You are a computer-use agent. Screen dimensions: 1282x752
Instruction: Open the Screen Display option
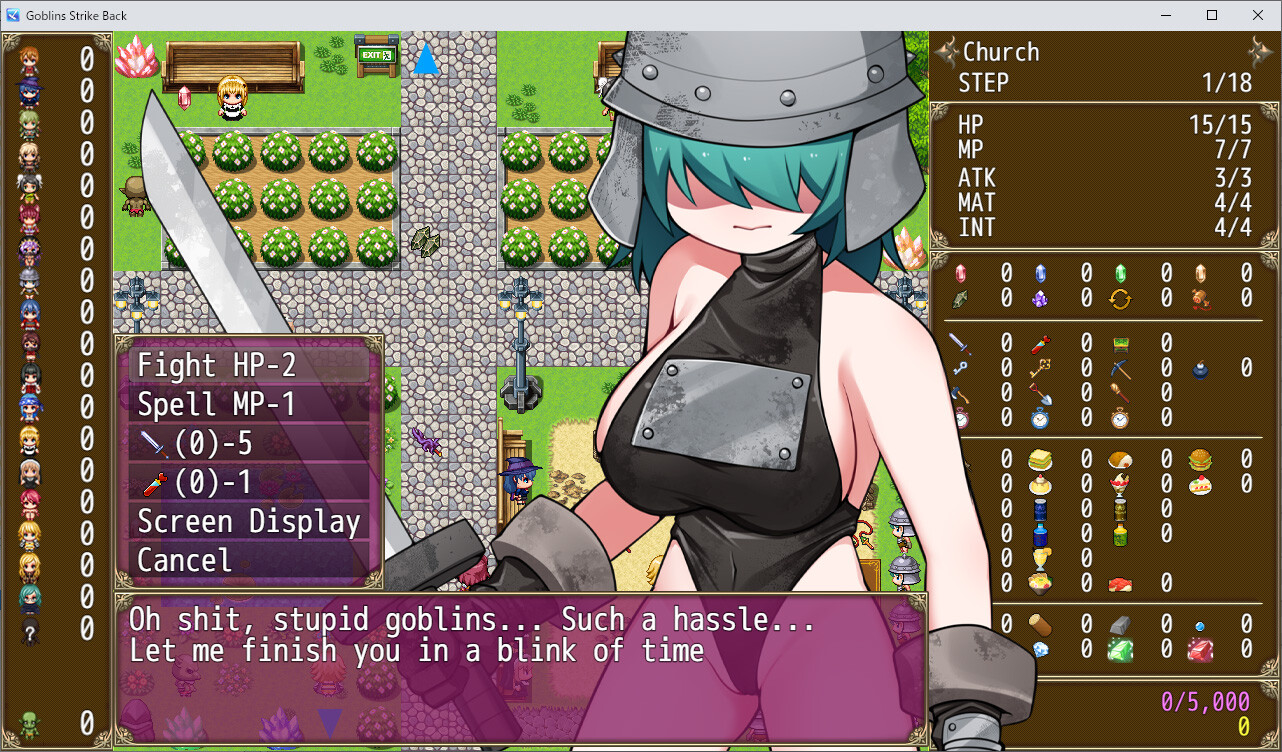tap(248, 521)
